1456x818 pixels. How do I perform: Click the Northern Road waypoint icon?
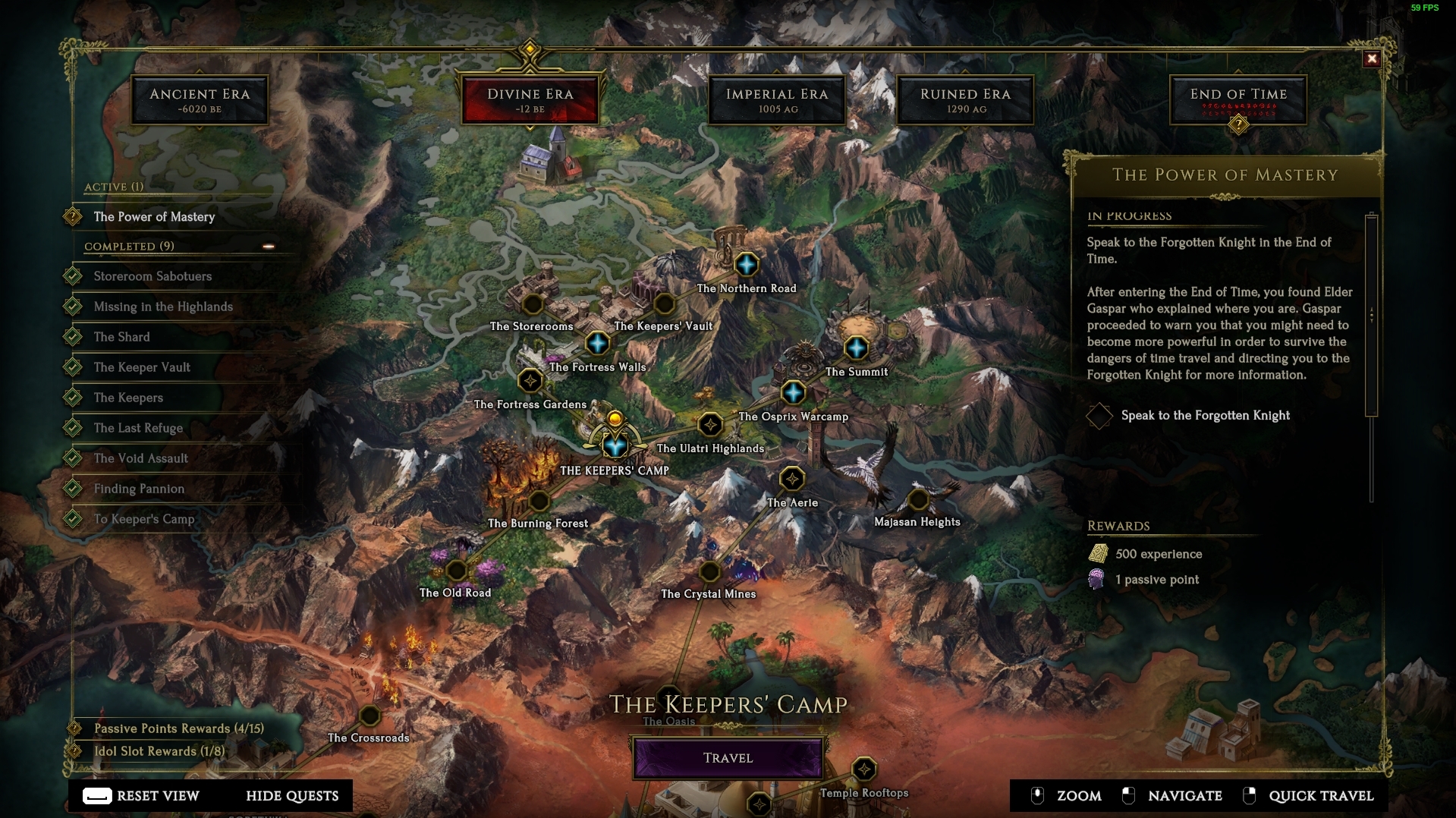point(747,265)
